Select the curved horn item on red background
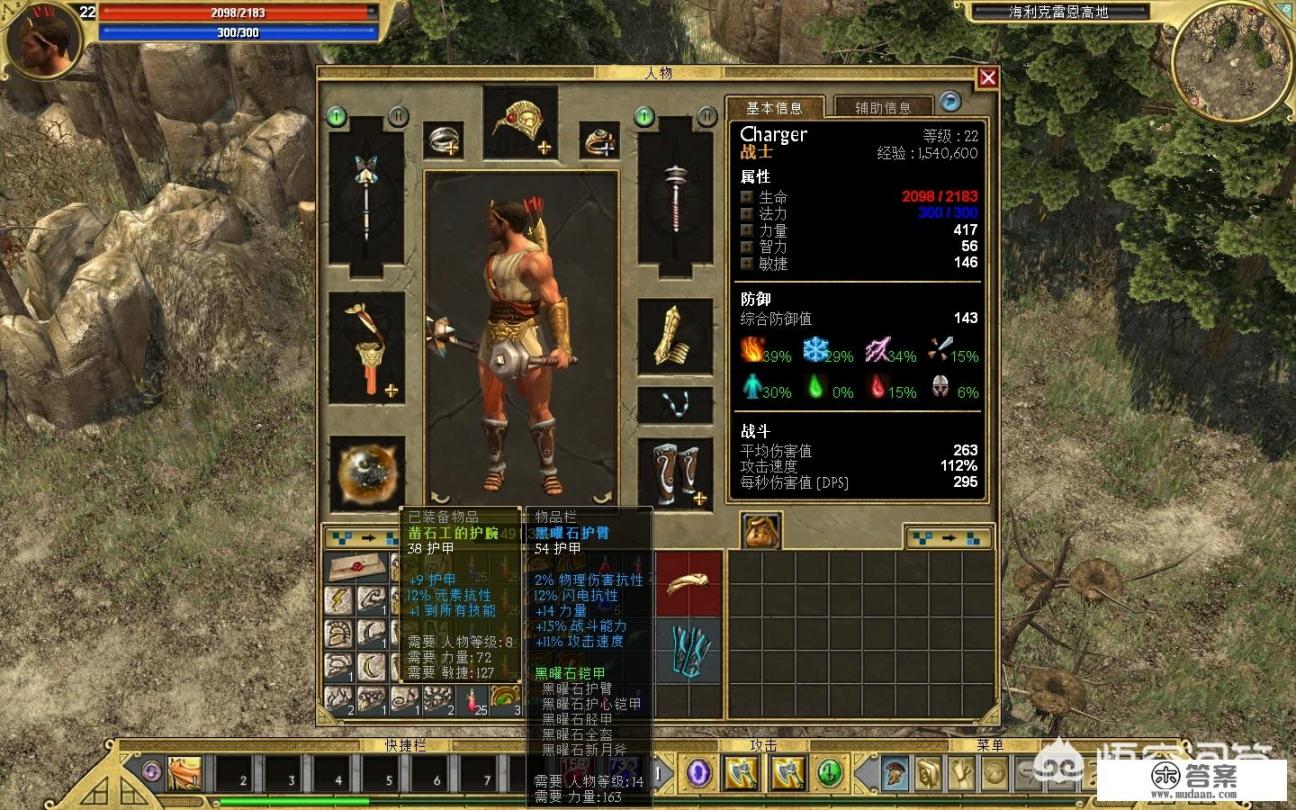 click(689, 583)
